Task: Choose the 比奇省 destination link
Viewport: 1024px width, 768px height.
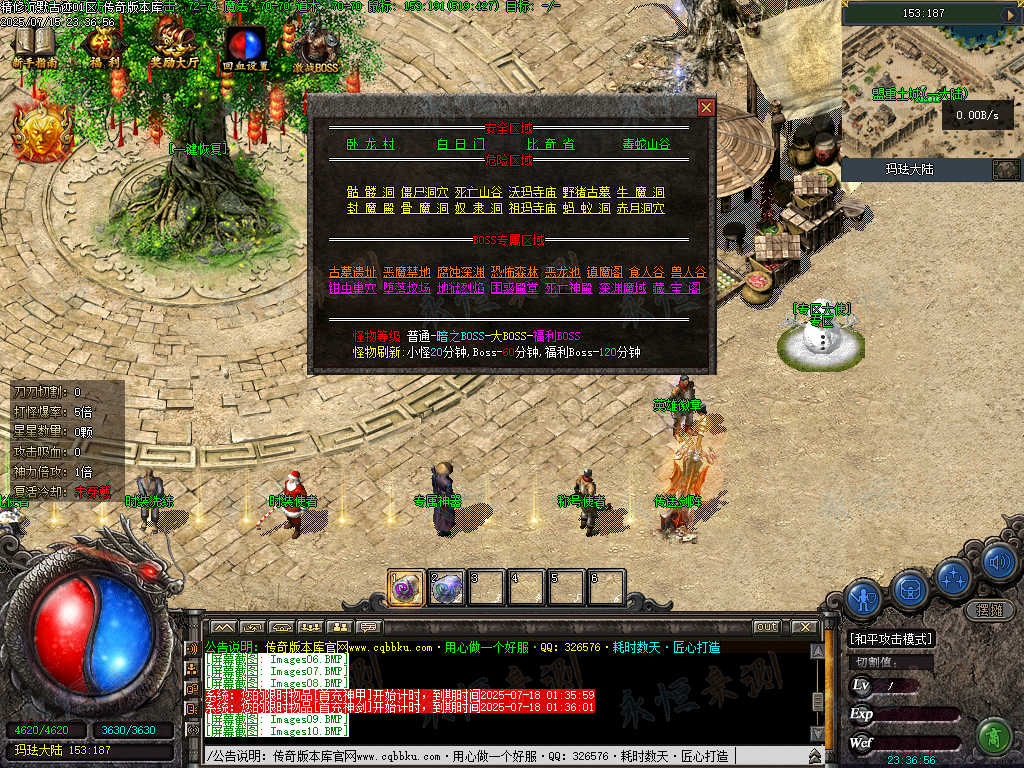Action: [551, 144]
